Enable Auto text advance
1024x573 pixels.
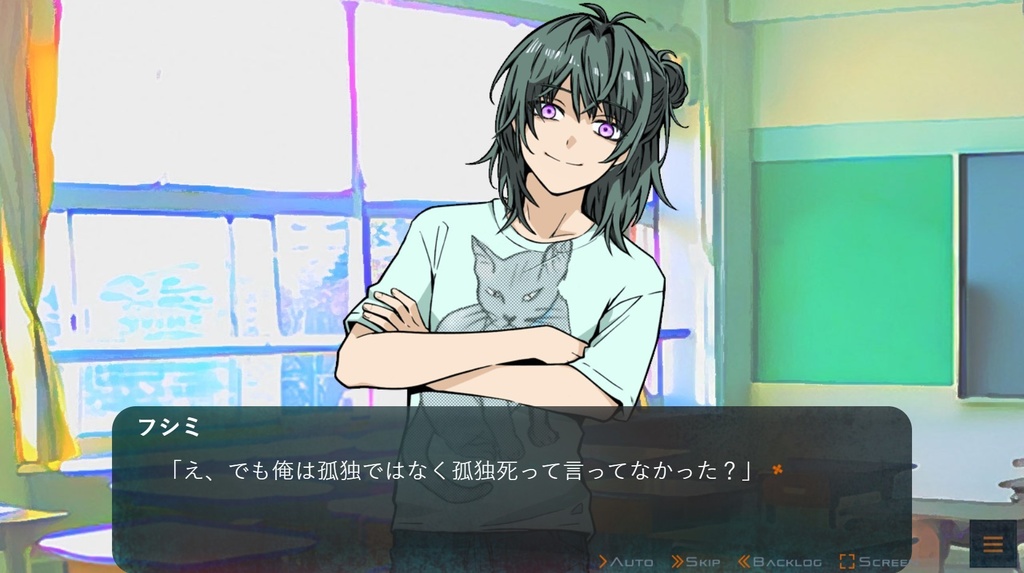626,562
